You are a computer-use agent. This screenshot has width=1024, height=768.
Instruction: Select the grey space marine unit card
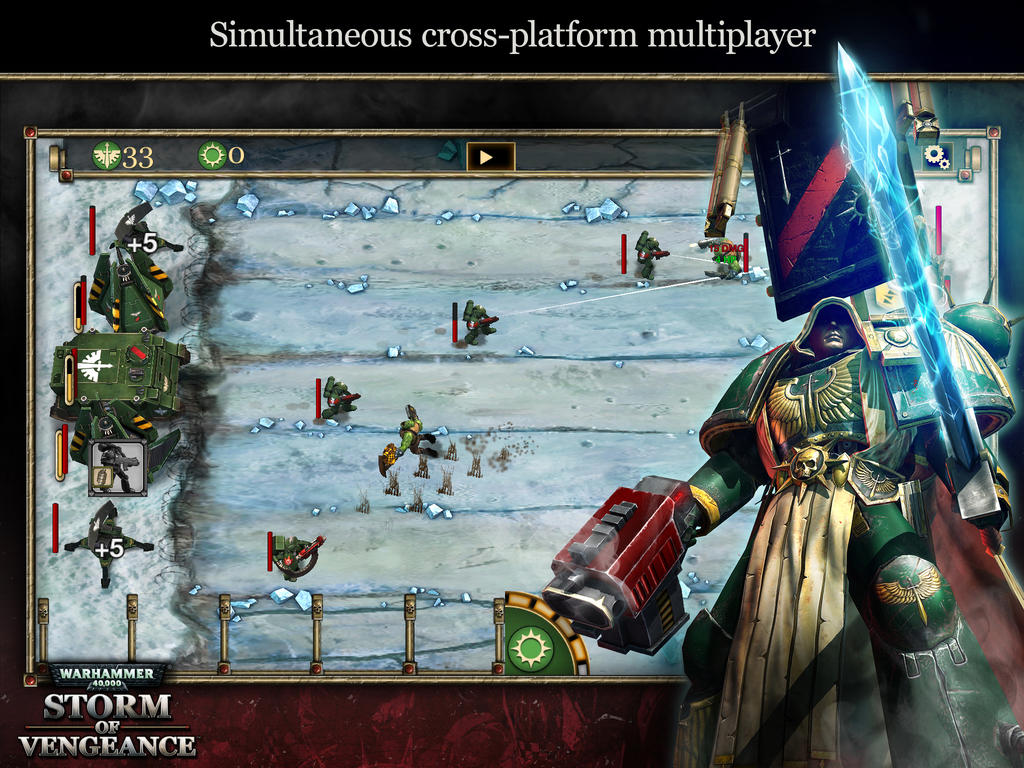tap(118, 467)
